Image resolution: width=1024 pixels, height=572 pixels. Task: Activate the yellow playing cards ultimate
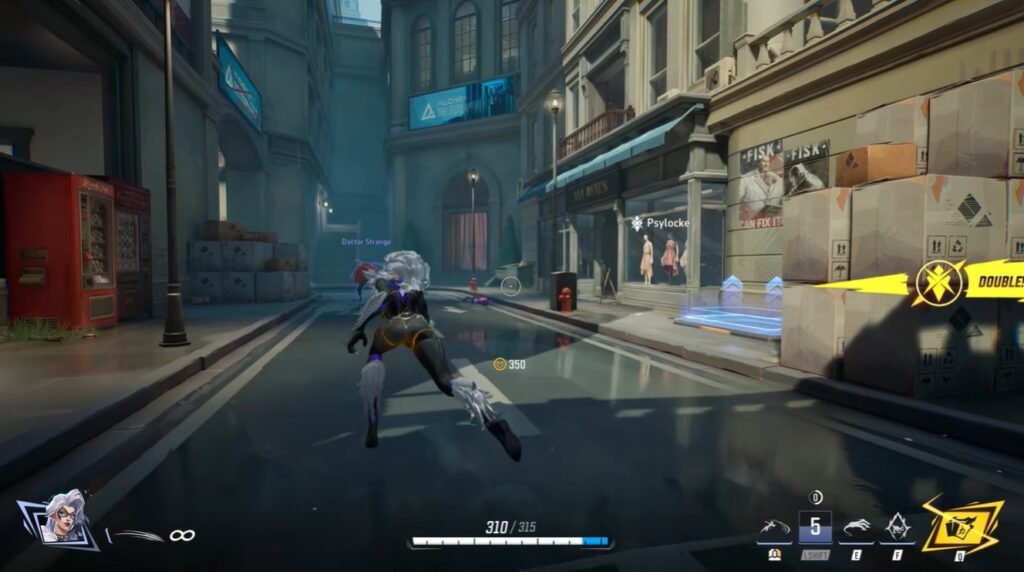pyautogui.click(x=961, y=524)
